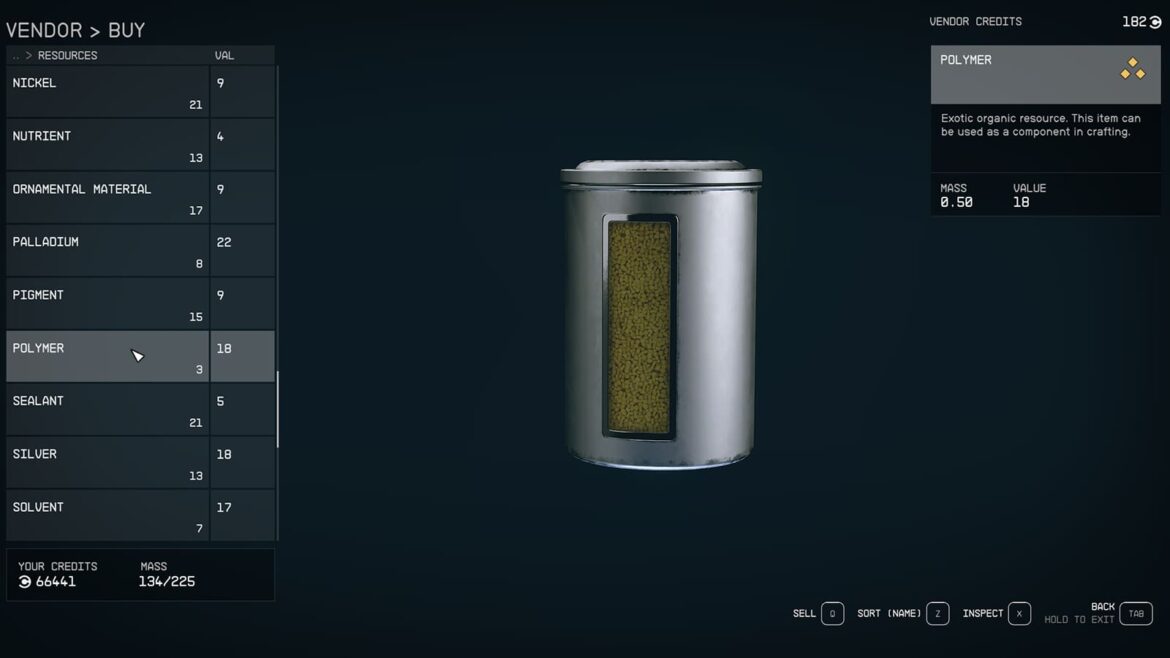Go up from the Resources category header
Screen dimensions: 1170x658
pyautogui.click(x=17, y=56)
